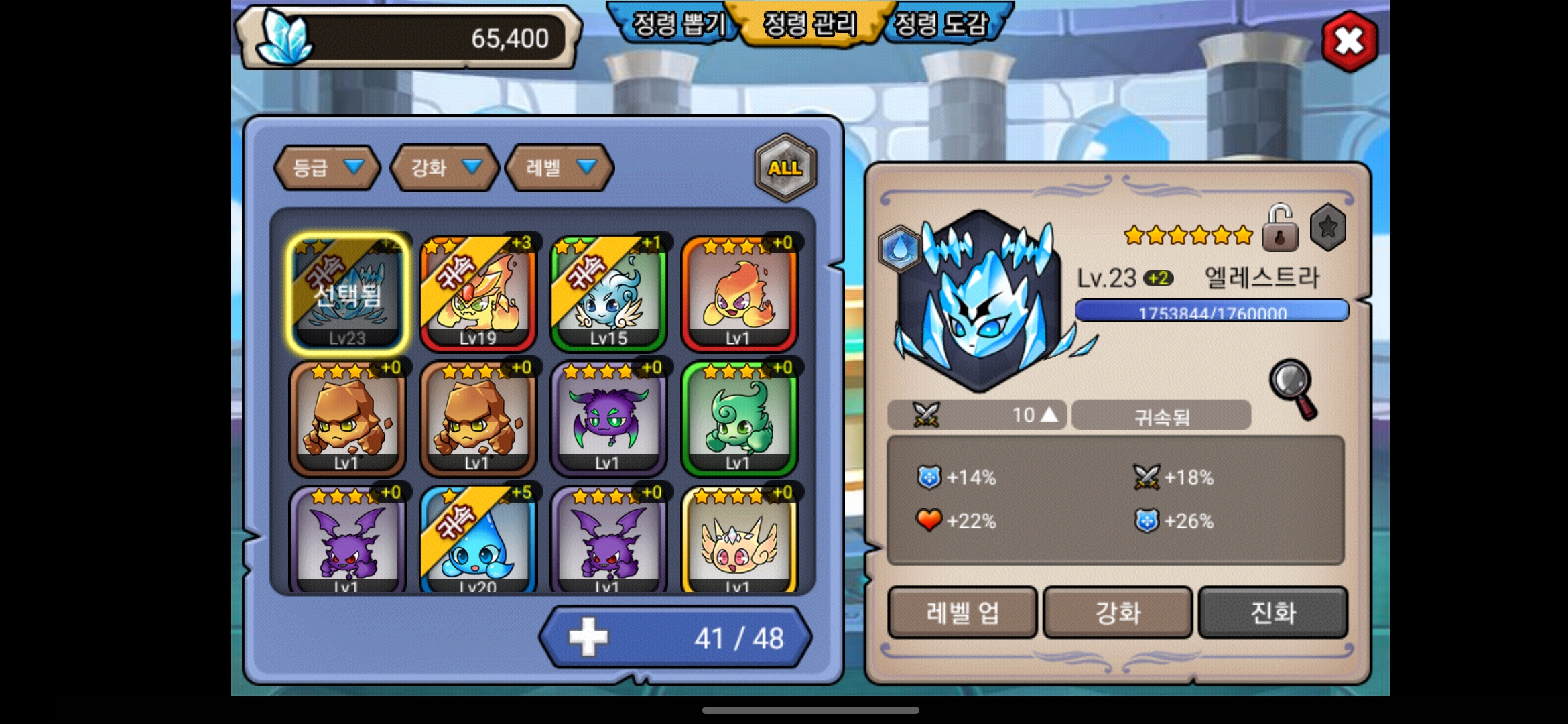This screenshot has height=724, width=1568.
Task: Open the 강화 sort dropdown
Action: click(x=445, y=168)
